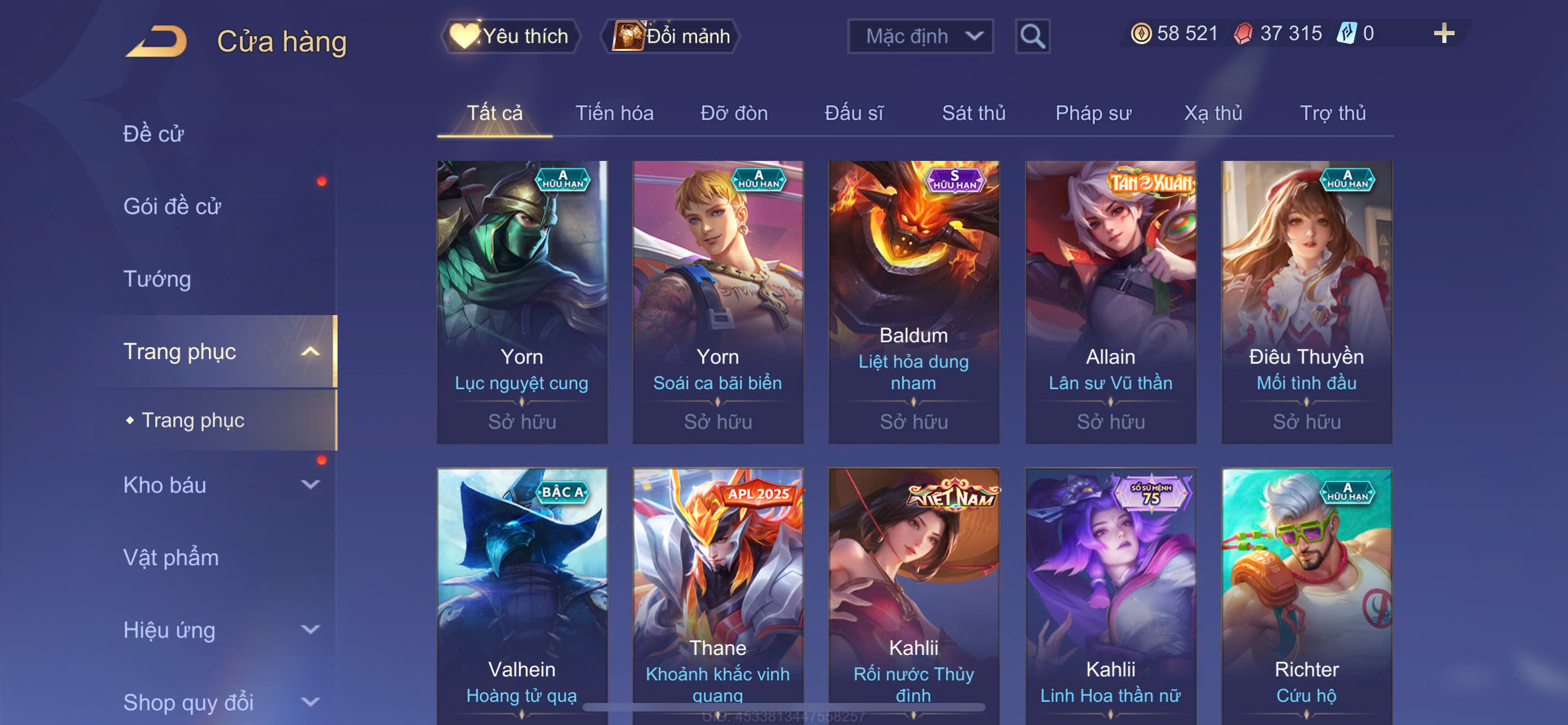This screenshot has width=1568, height=725.
Task: Open the Mặc định sort dropdown
Action: click(919, 37)
